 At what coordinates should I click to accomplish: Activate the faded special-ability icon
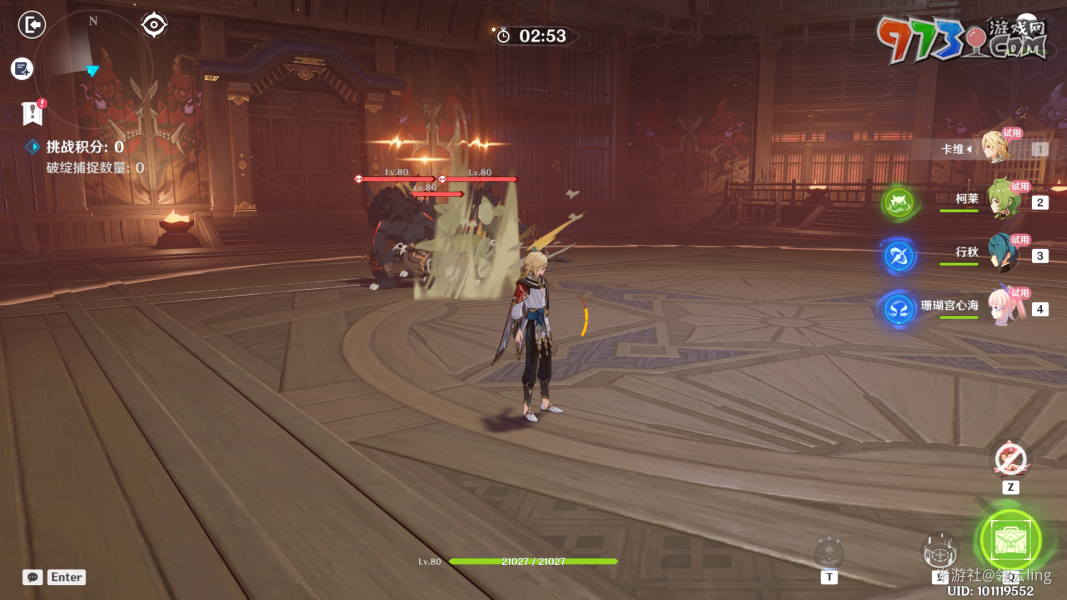829,552
